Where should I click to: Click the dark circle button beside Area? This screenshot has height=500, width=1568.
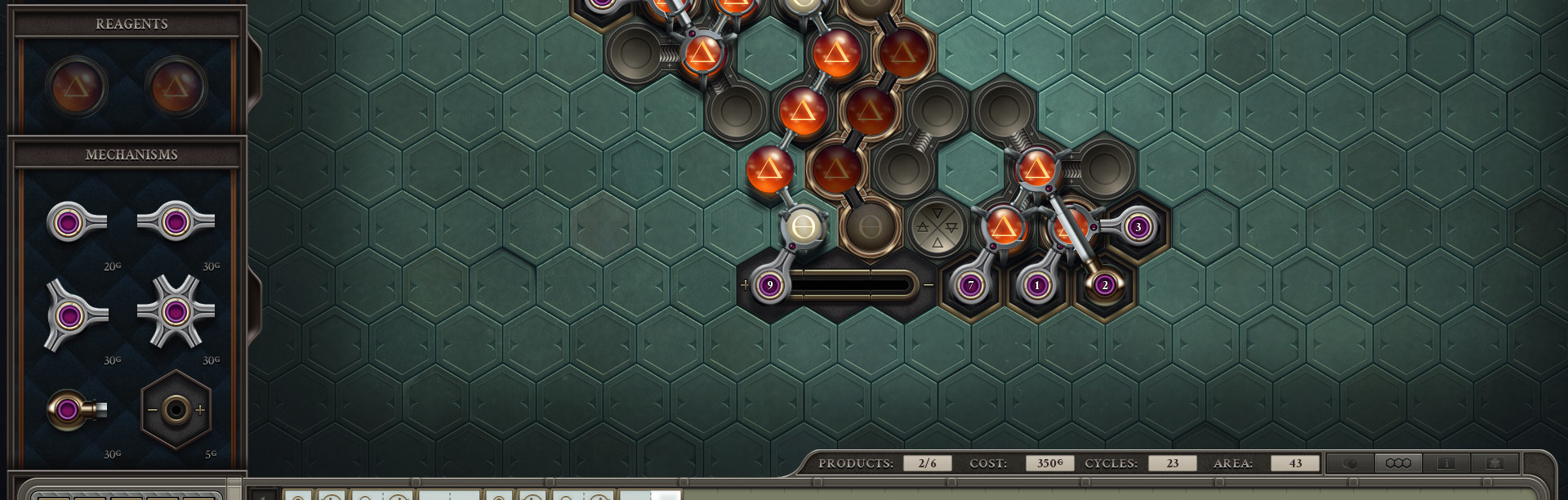coord(1350,463)
